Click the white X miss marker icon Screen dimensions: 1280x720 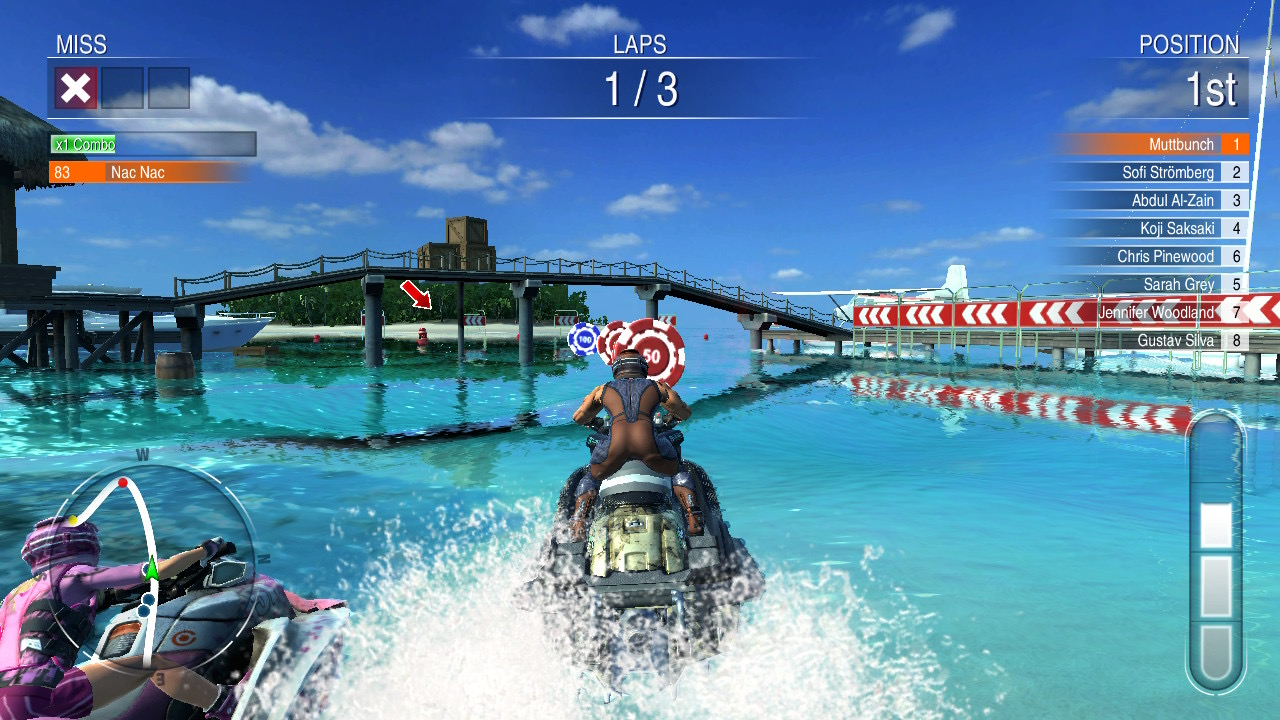(x=77, y=88)
